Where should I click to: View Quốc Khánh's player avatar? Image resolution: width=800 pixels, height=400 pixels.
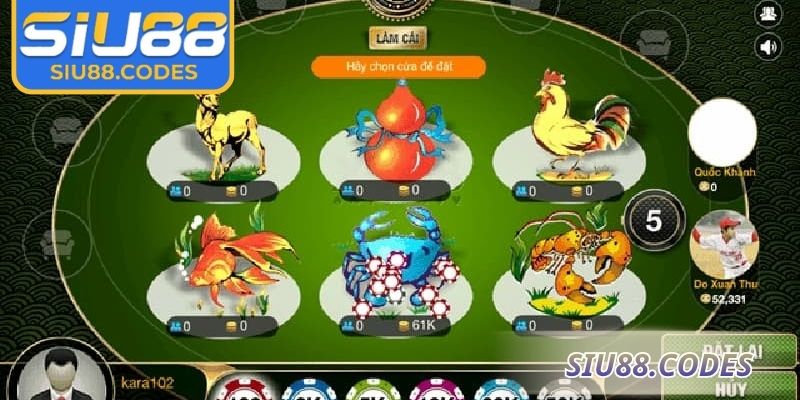point(722,132)
